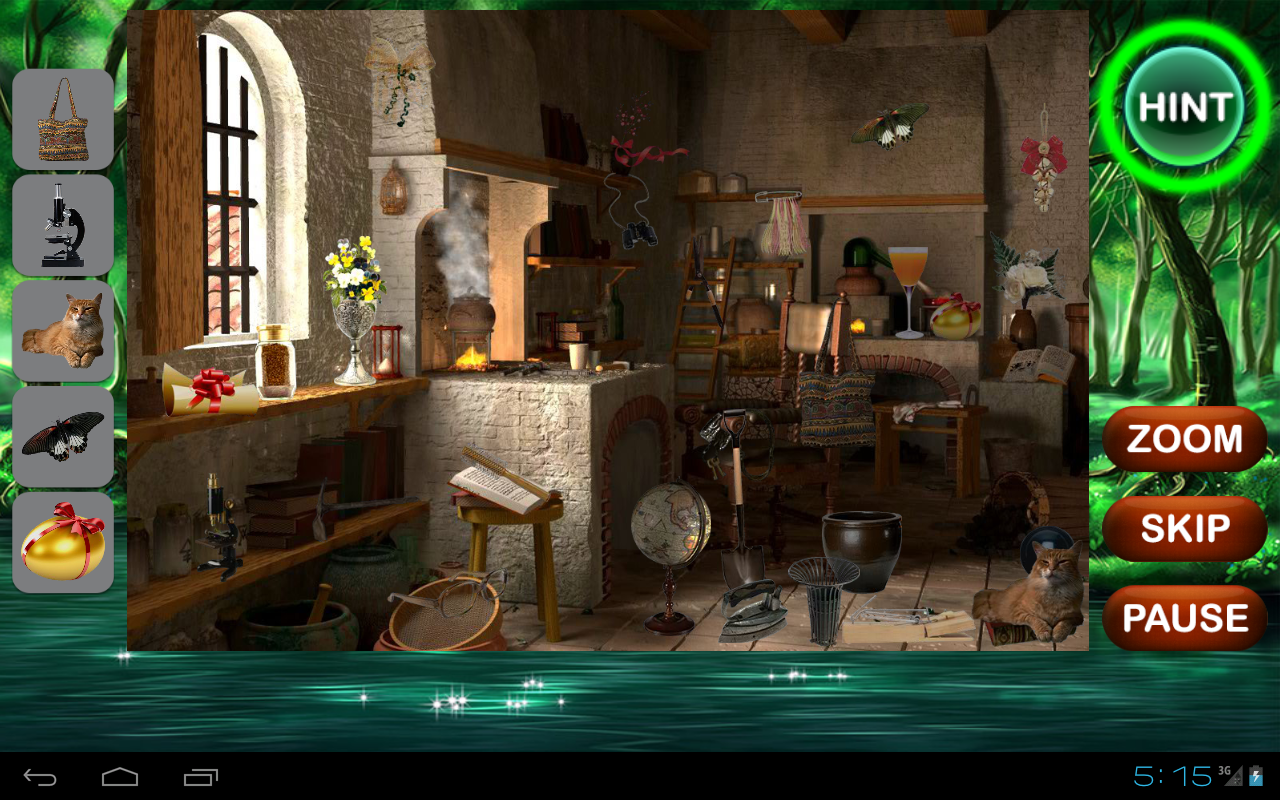This screenshot has height=800, width=1280.
Task: Select the handbag in the objects list
Action: pos(62,118)
